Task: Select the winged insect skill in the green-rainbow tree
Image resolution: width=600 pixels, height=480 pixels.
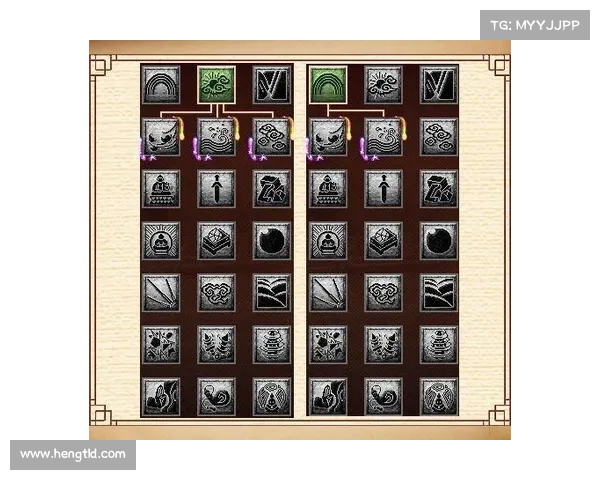Action: click(x=439, y=395)
